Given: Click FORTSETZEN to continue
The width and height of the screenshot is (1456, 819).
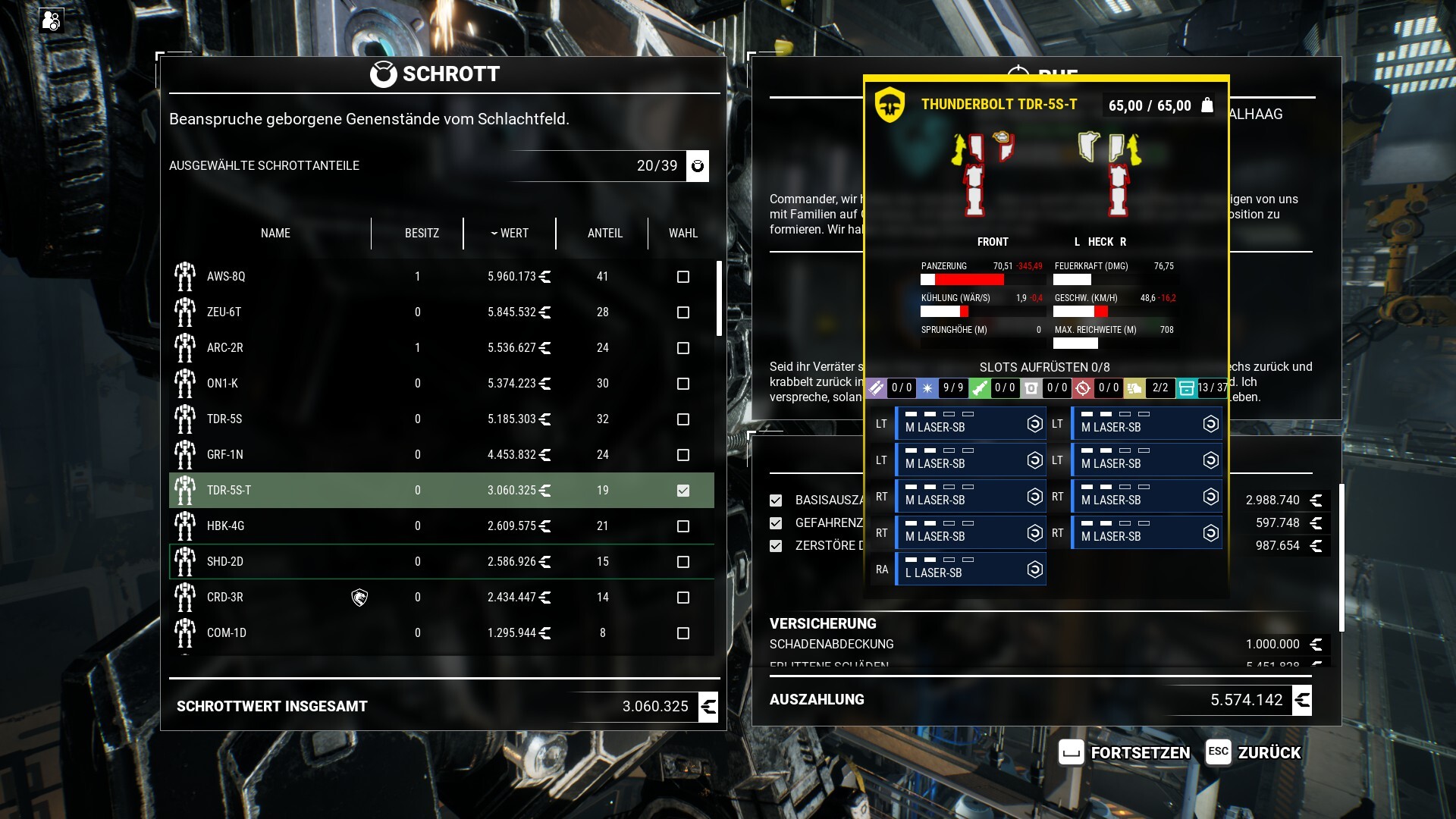Looking at the screenshot, I should (1125, 752).
